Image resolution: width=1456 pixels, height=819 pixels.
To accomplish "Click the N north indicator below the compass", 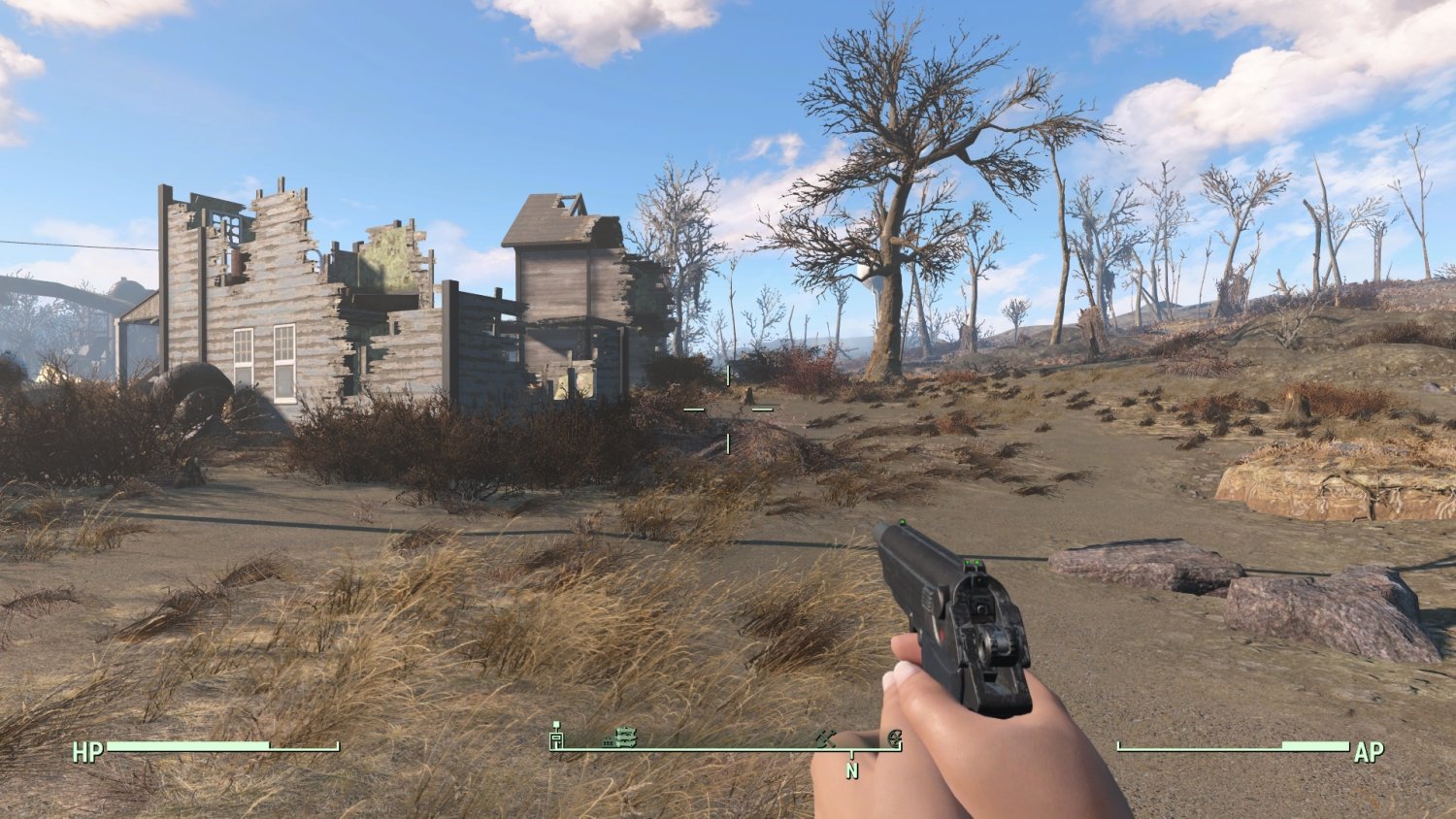I will pos(852,770).
